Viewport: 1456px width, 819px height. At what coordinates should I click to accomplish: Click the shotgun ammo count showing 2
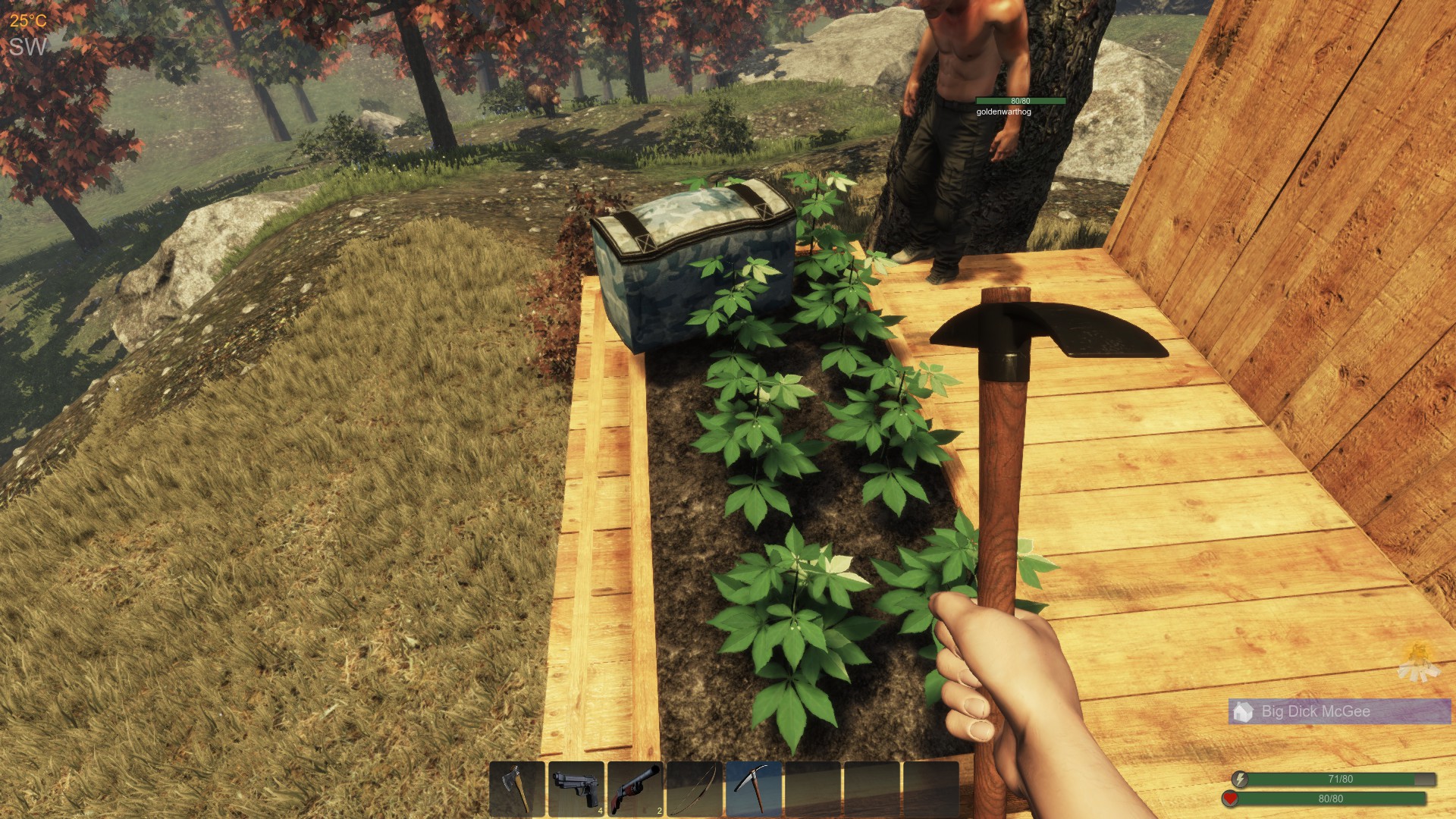tap(660, 811)
